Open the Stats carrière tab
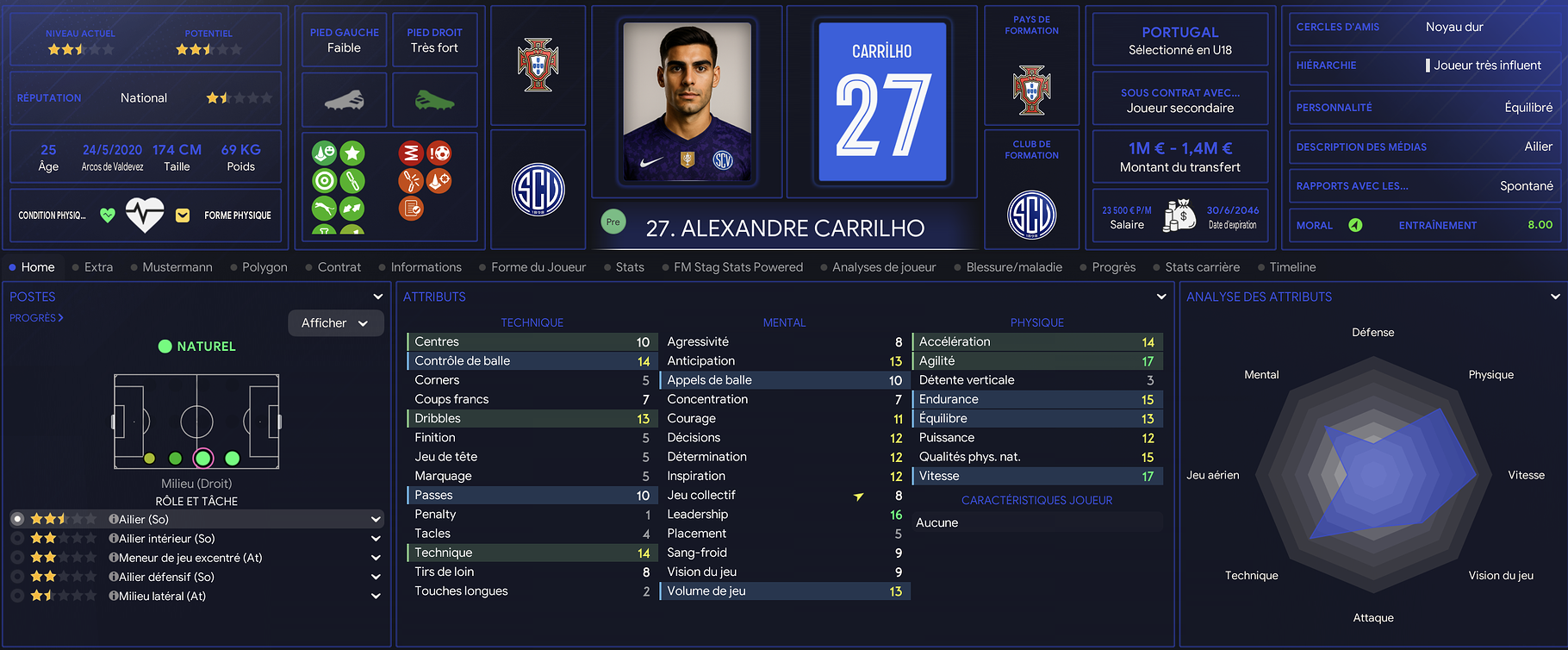The width and height of the screenshot is (1568, 650). [1202, 267]
